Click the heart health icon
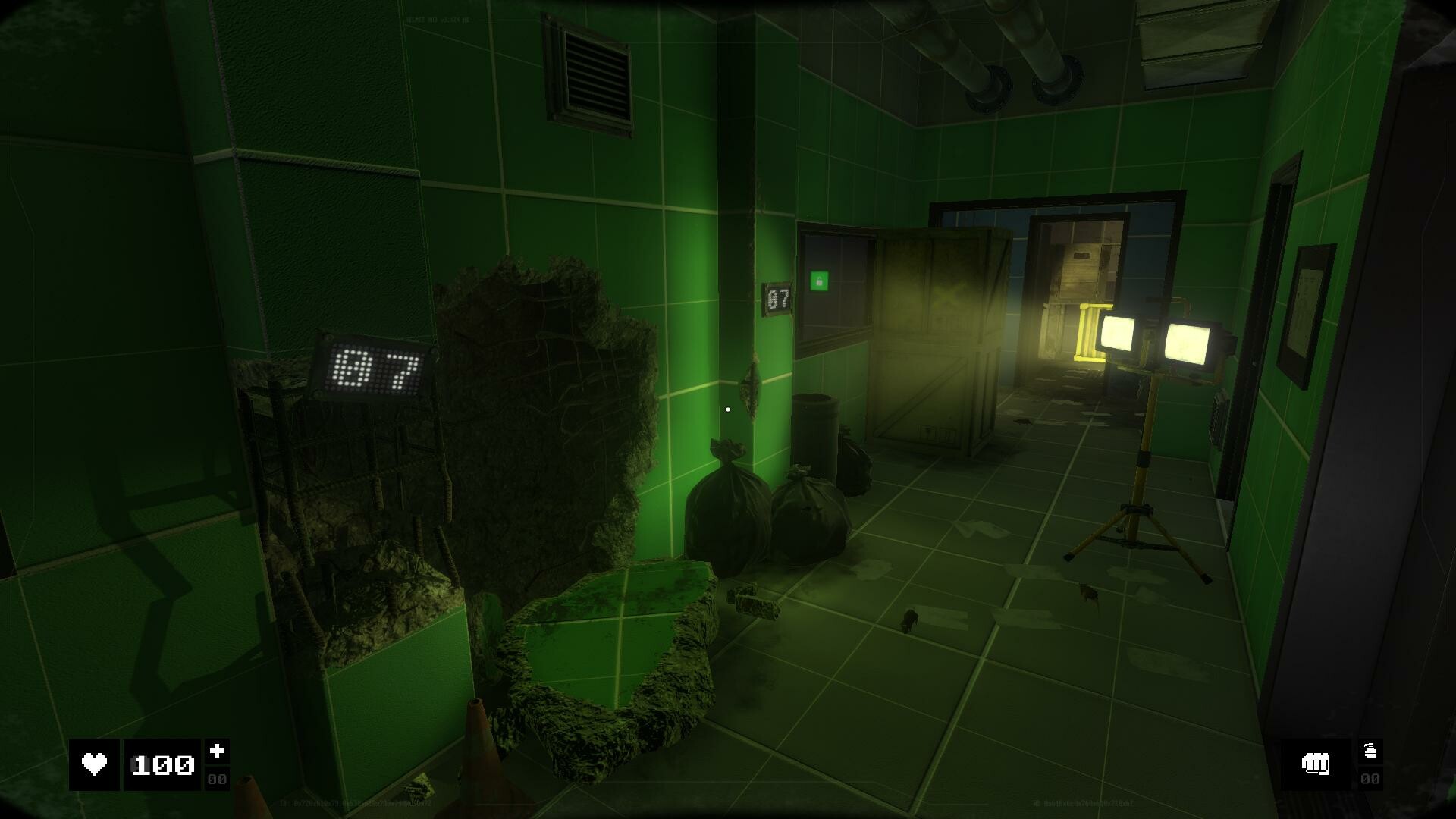Screen dimensions: 1456x819 coord(94,764)
